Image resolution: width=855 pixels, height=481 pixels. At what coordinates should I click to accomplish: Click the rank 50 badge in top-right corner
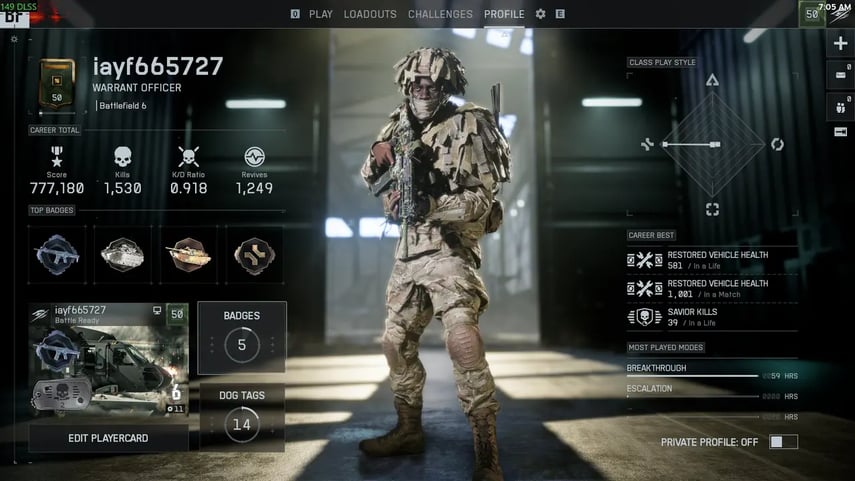pyautogui.click(x=812, y=15)
